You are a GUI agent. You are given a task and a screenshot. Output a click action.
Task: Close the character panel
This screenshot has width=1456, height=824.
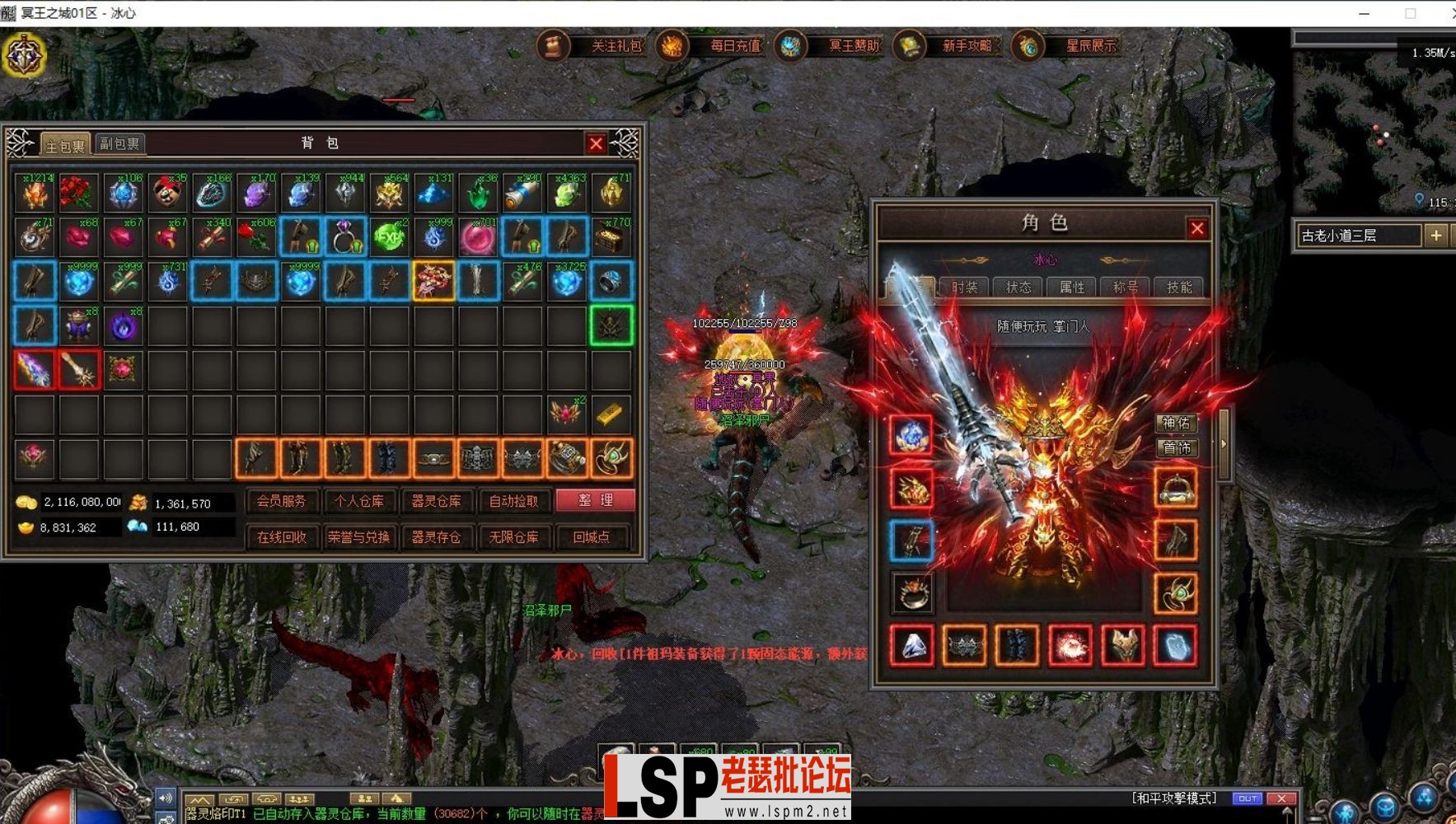[1196, 228]
